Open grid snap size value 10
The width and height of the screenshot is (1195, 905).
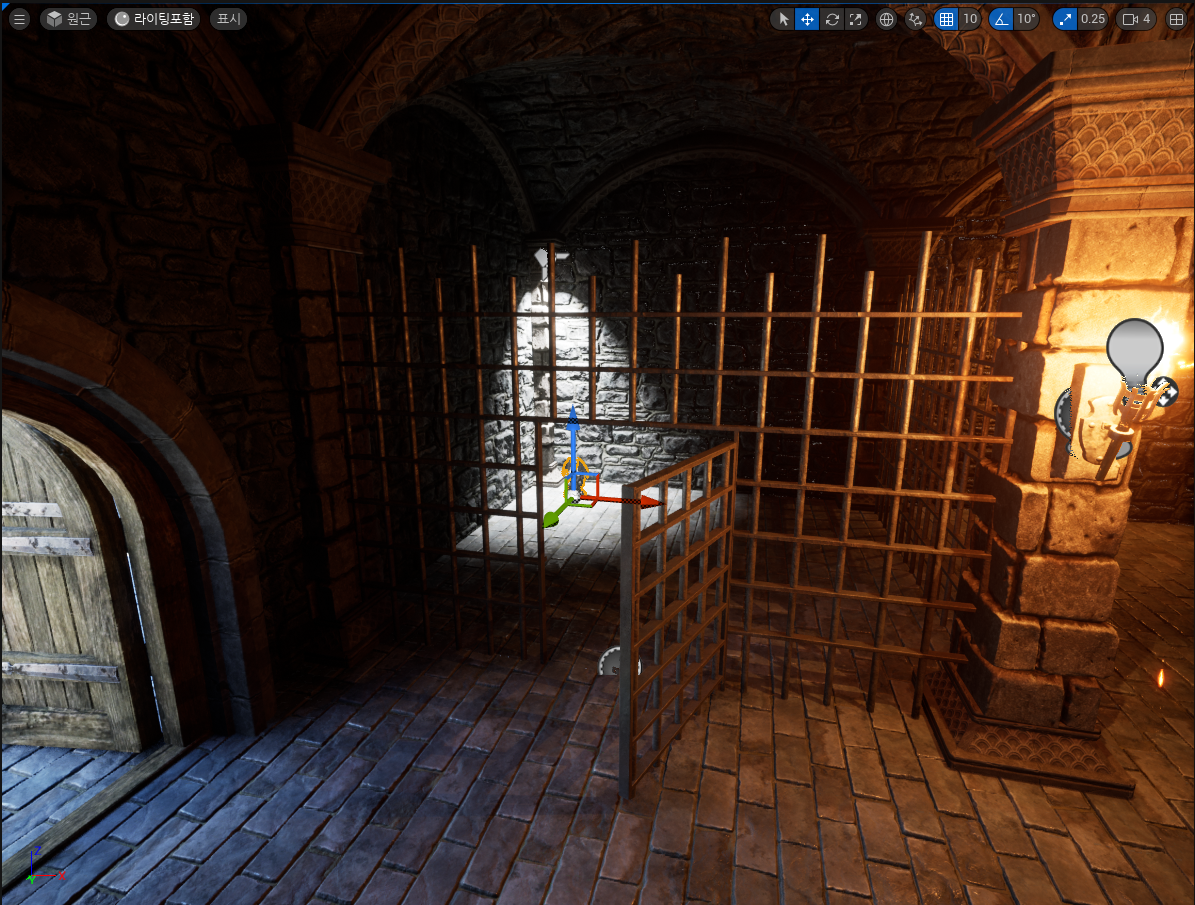(970, 19)
